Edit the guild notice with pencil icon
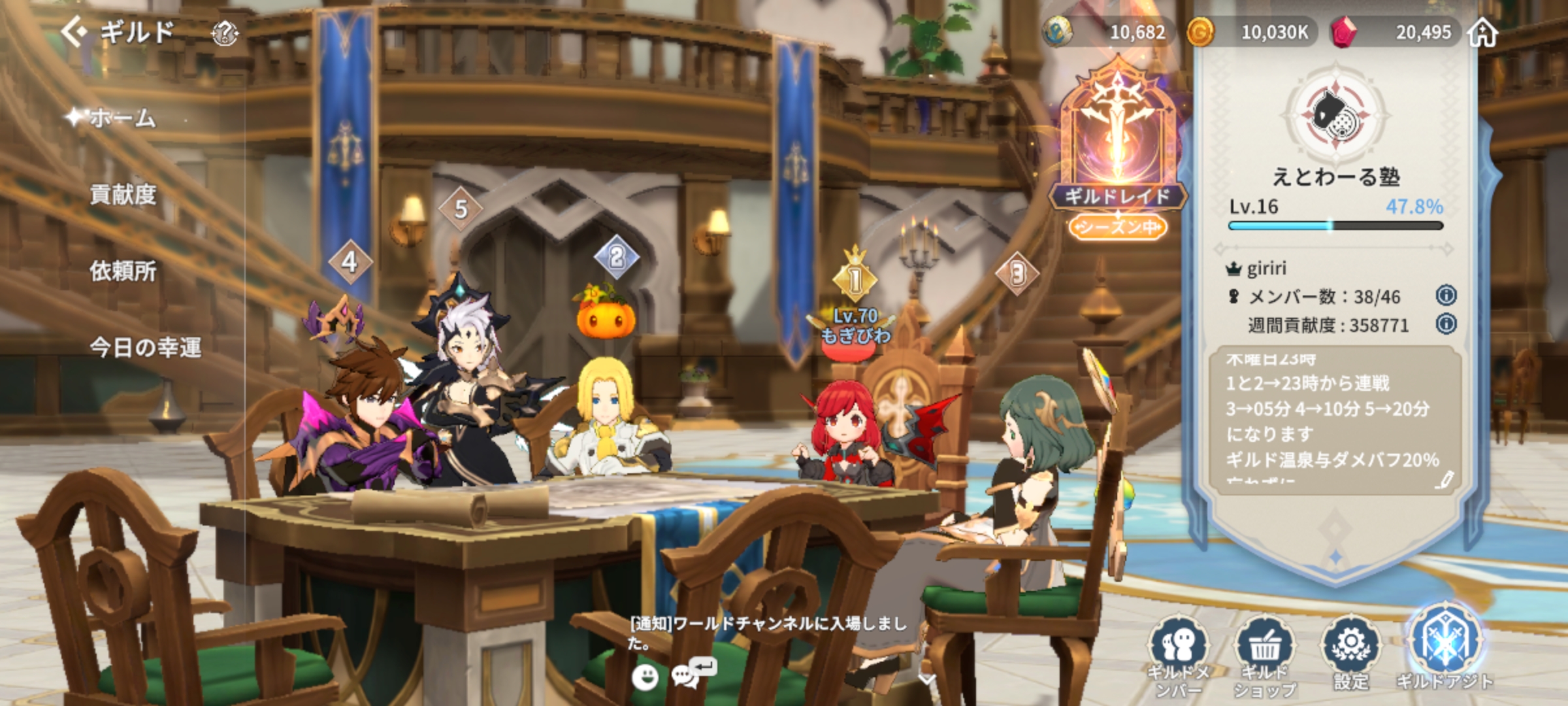 [x=1445, y=480]
